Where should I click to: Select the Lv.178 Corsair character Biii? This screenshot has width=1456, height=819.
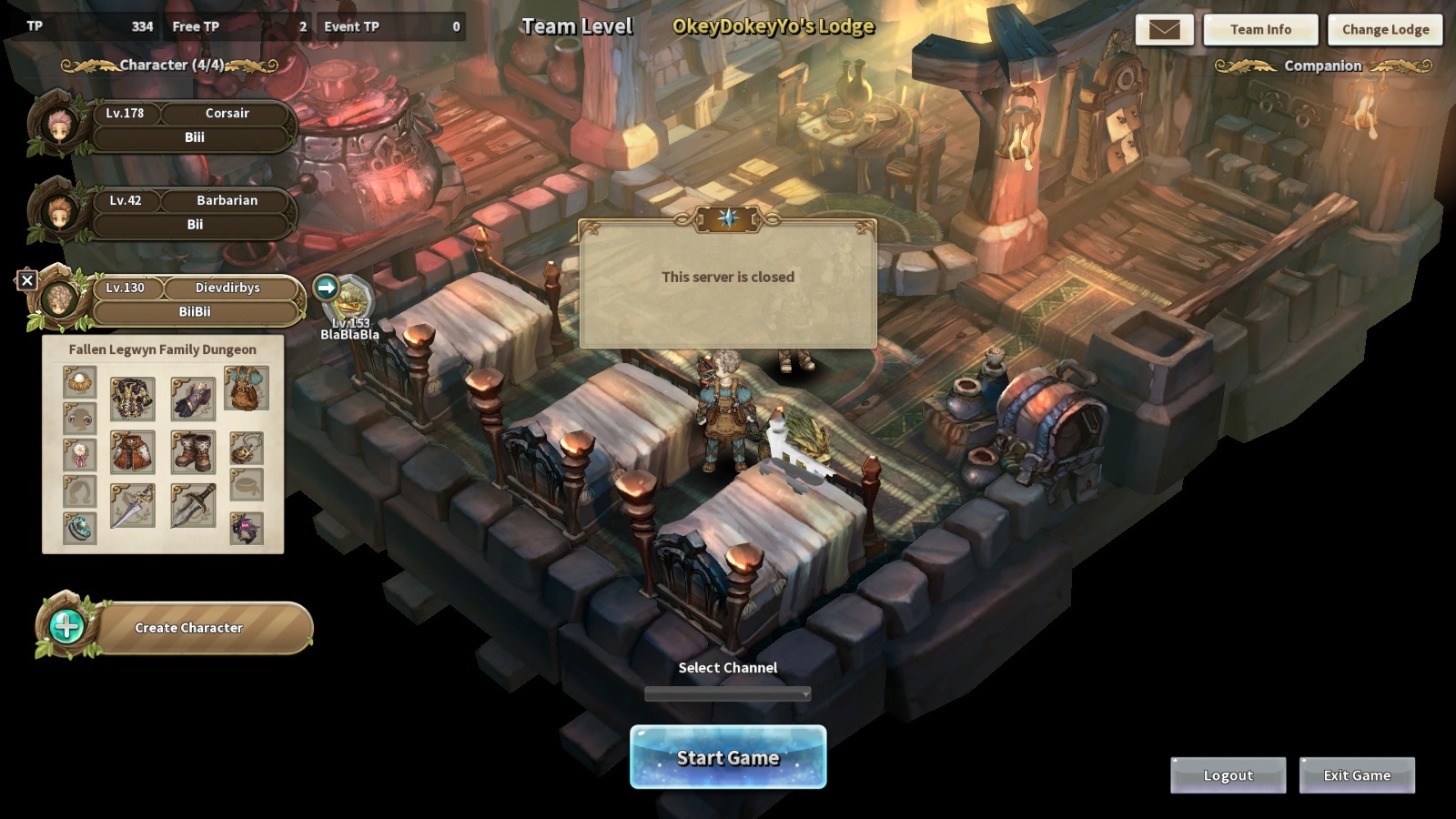pyautogui.click(x=194, y=126)
